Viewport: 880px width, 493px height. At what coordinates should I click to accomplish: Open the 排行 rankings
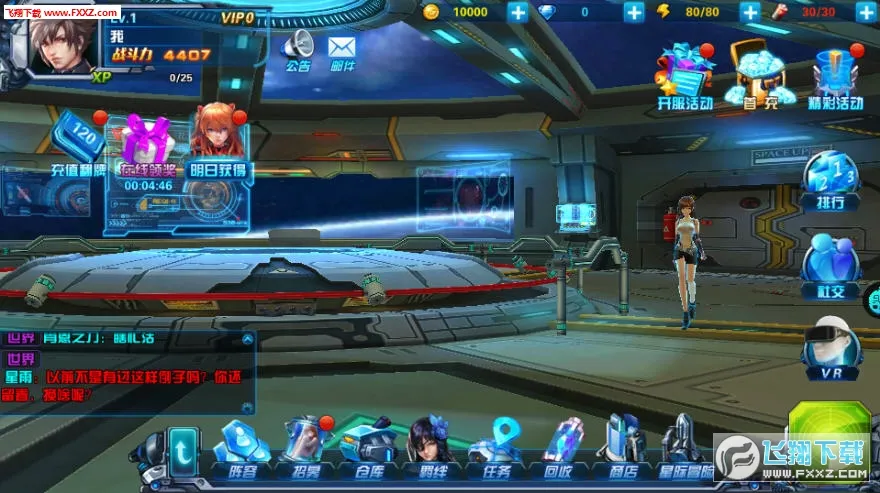830,180
